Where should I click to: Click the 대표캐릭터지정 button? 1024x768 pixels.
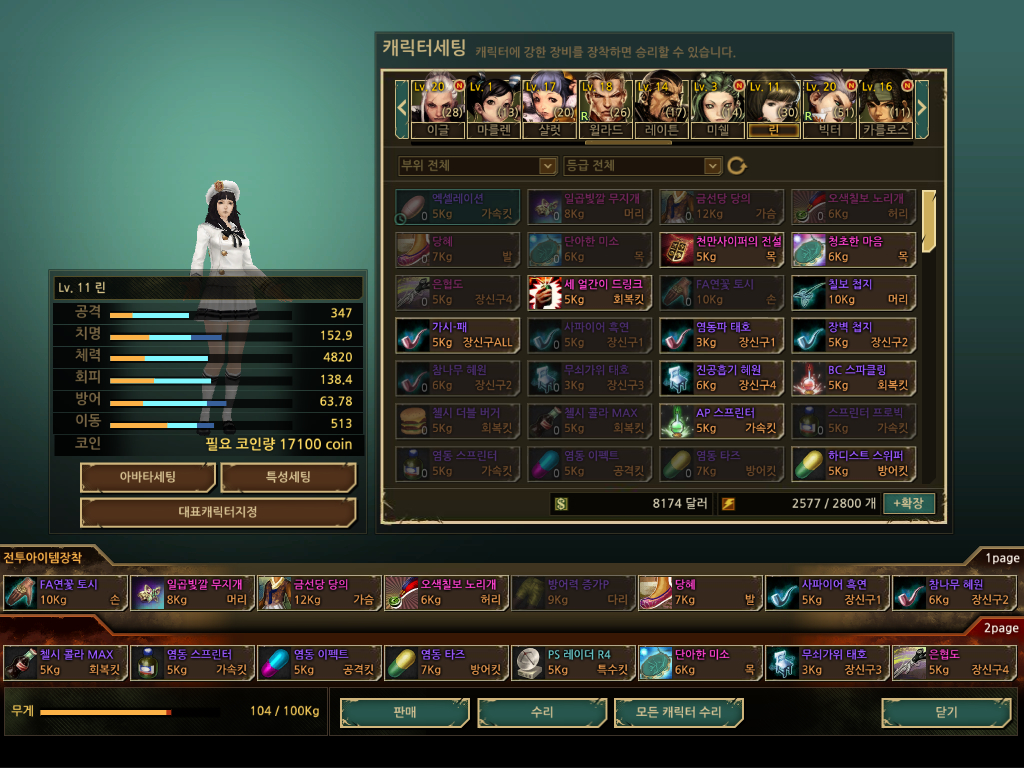[x=218, y=512]
